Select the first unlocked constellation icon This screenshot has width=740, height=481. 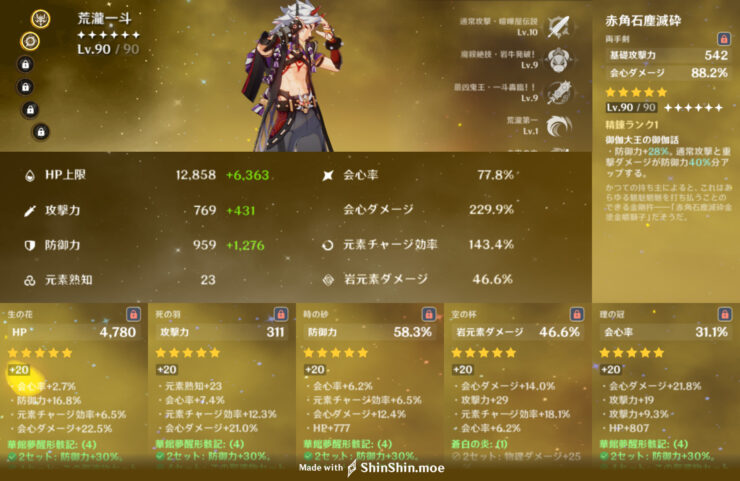[42, 16]
